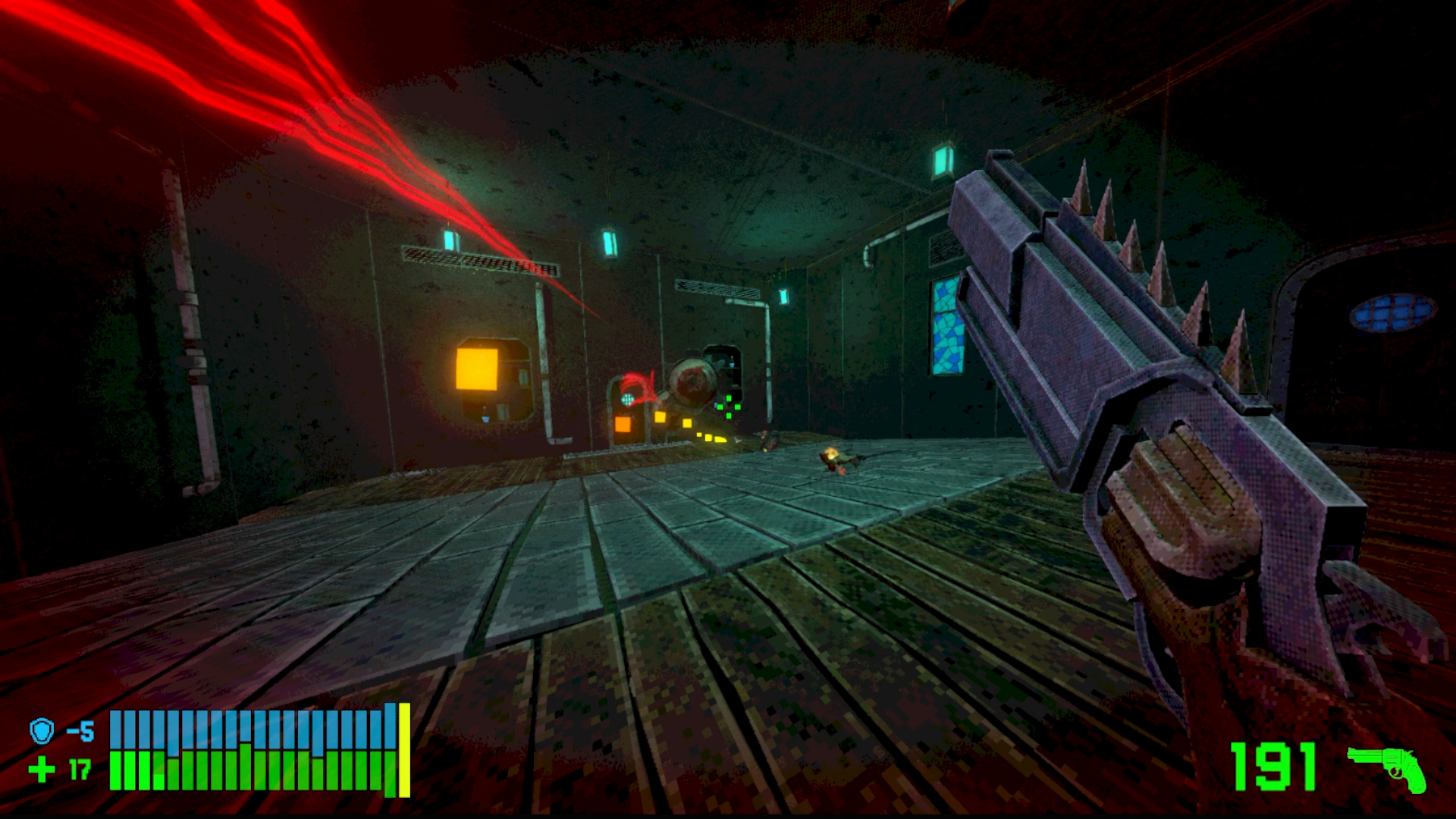Screen dimensions: 1456x819
Task: Click the green health cross icon
Action: (42, 770)
